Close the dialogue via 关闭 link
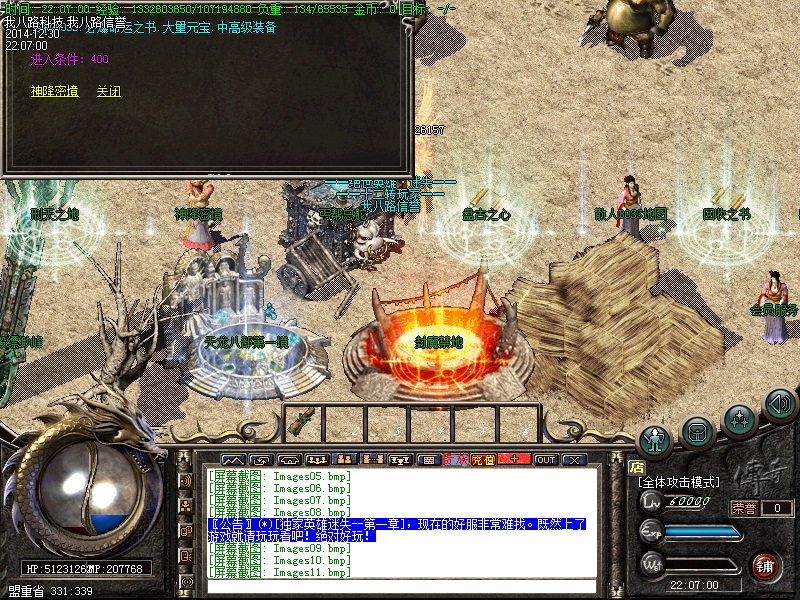 pos(108,91)
